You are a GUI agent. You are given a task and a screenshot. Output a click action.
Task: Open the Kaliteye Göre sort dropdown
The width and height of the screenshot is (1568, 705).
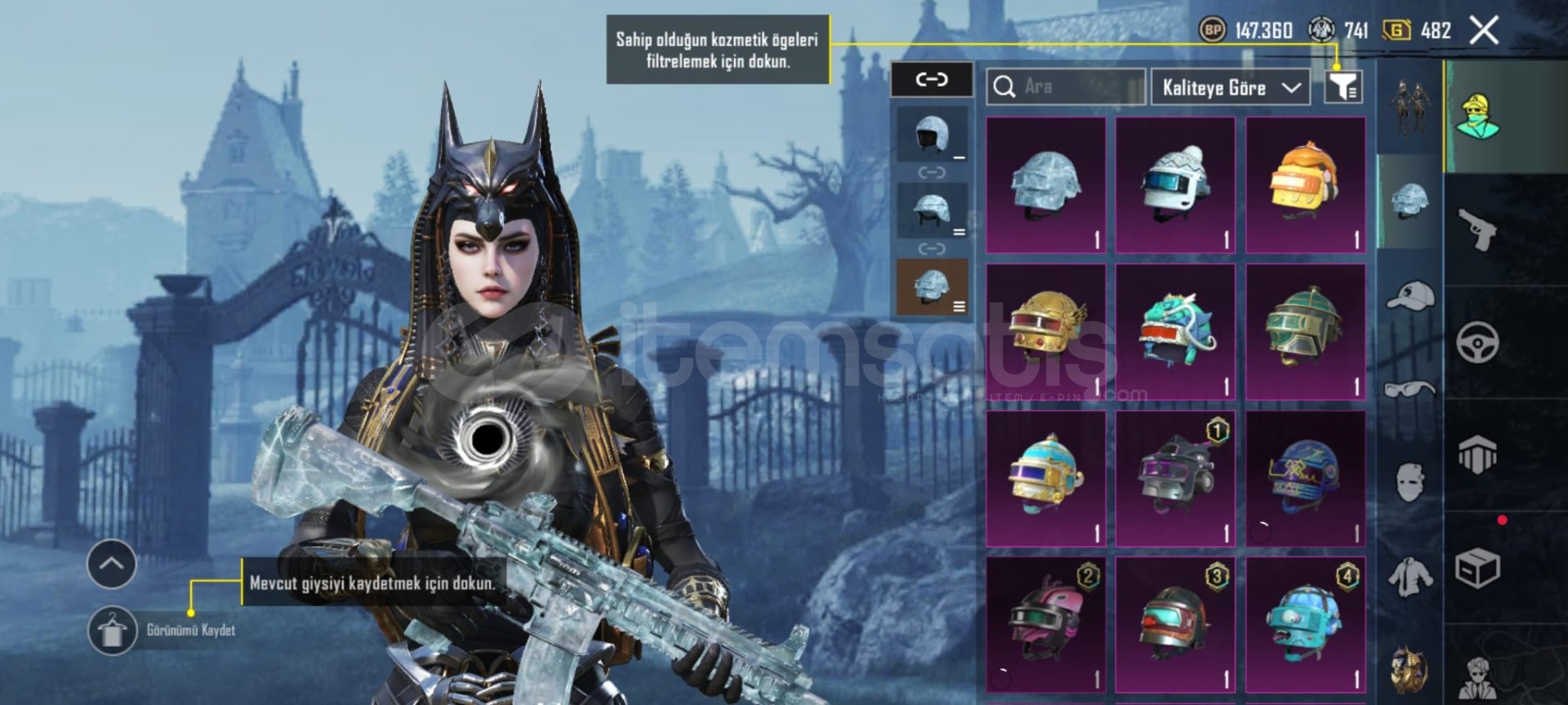1230,87
